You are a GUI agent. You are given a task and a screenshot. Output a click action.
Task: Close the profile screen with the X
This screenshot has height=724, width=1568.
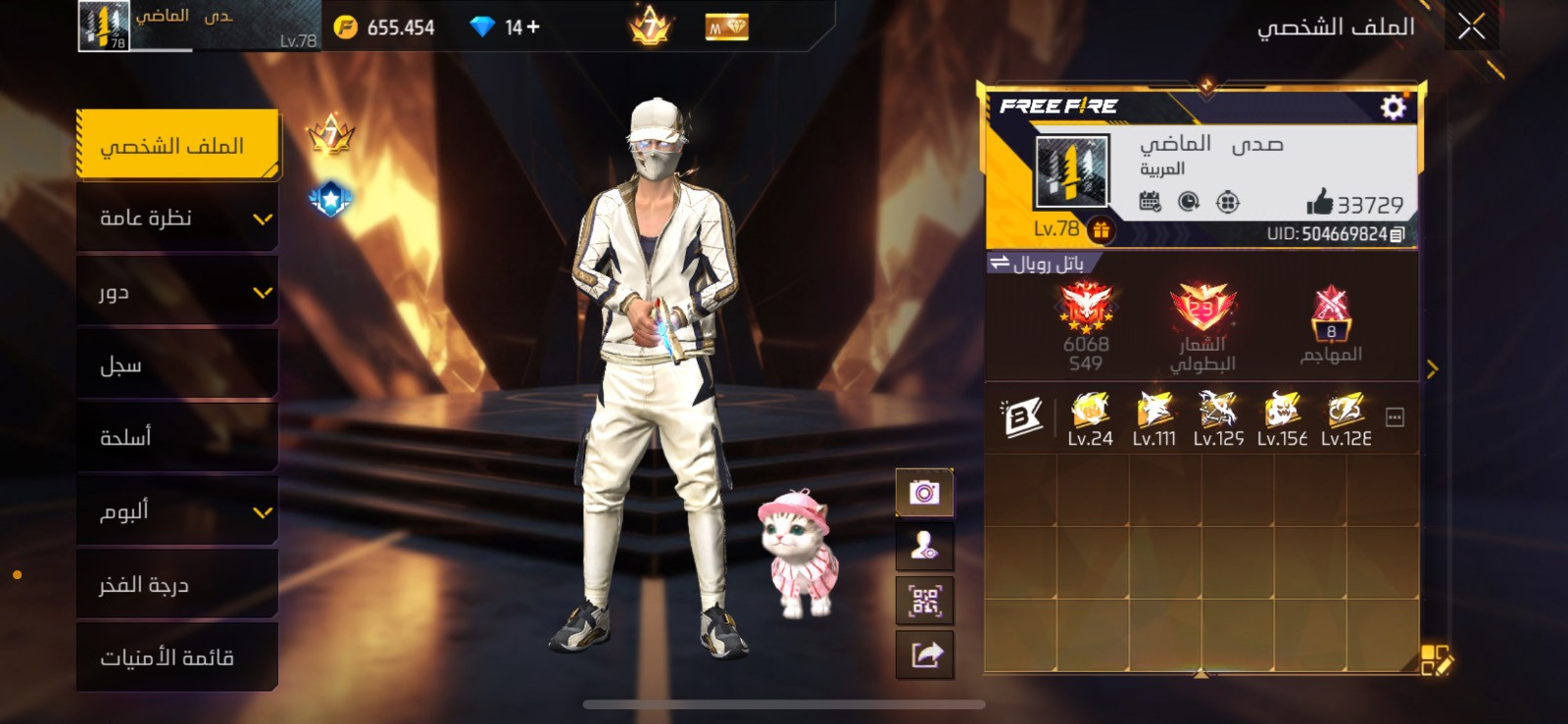tap(1471, 26)
